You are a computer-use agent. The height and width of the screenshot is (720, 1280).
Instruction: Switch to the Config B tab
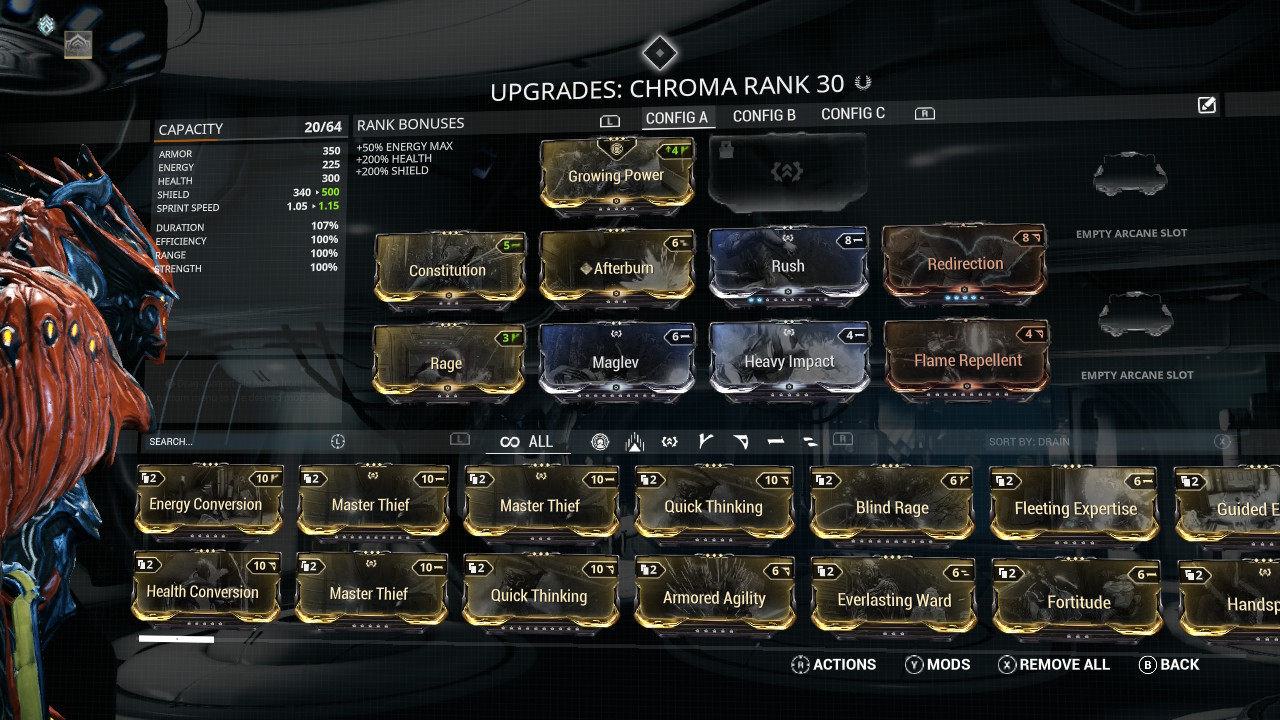pos(764,116)
